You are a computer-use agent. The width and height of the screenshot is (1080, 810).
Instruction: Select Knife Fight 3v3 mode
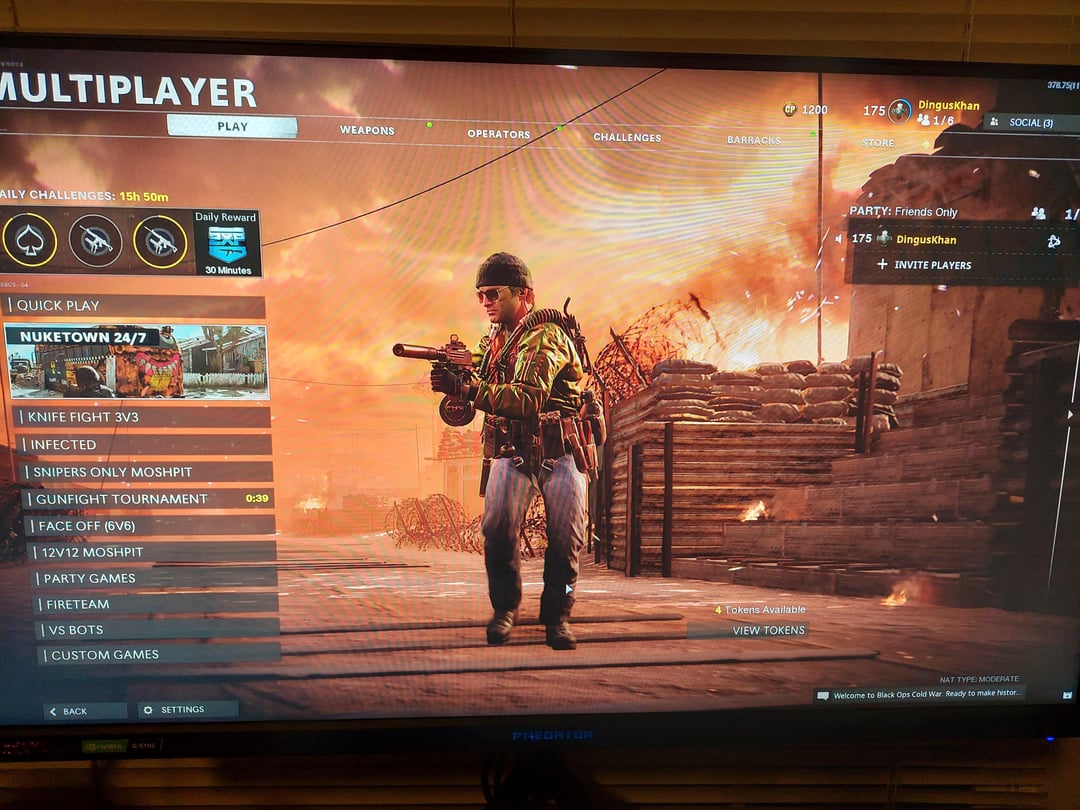pos(142,417)
